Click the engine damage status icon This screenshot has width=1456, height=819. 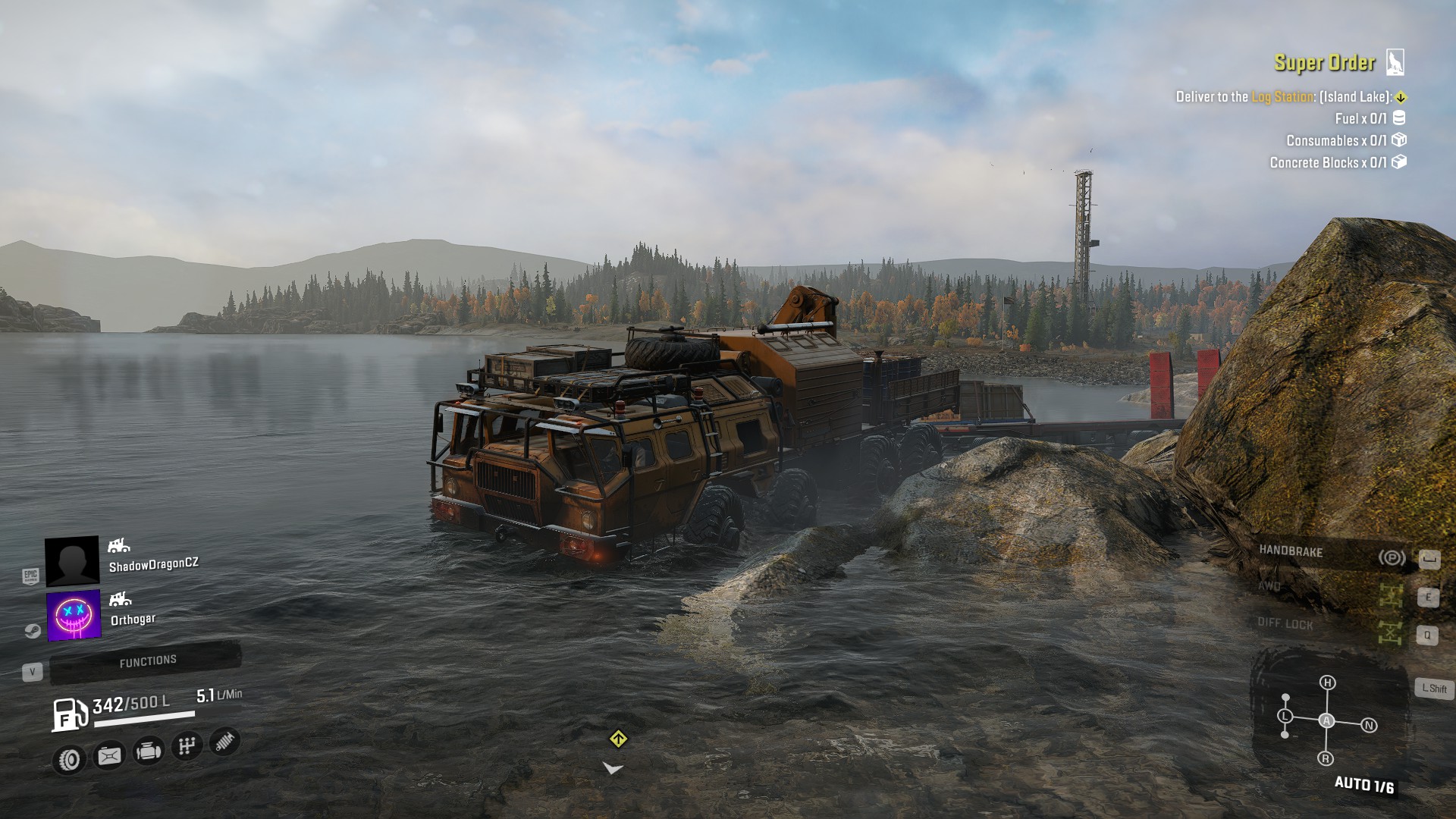(148, 751)
